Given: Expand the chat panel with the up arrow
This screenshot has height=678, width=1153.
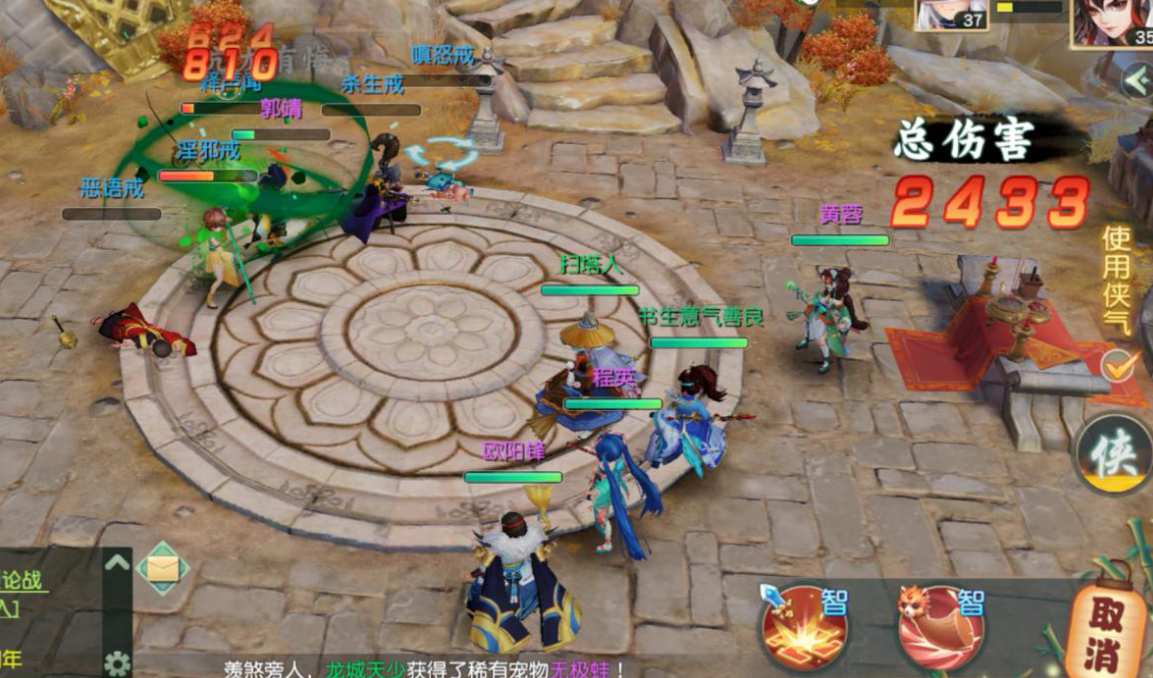Looking at the screenshot, I should 117,563.
